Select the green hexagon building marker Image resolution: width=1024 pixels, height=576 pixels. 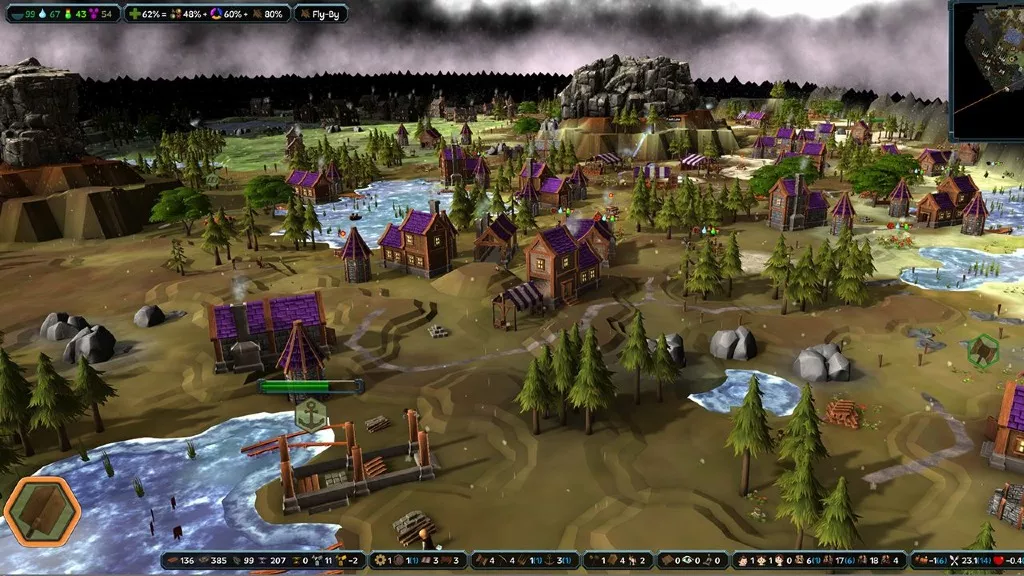point(984,350)
